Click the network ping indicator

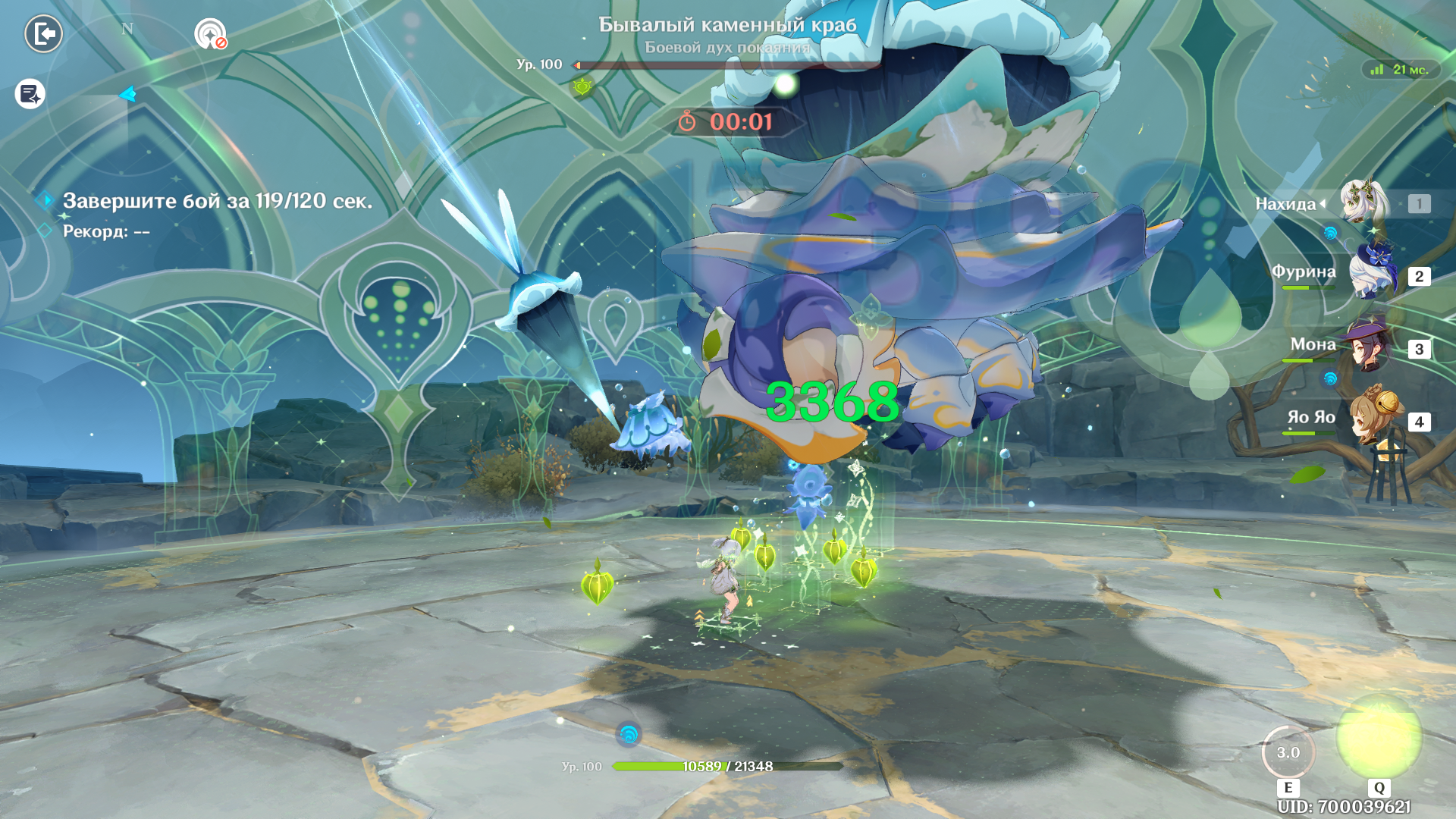tap(1400, 70)
